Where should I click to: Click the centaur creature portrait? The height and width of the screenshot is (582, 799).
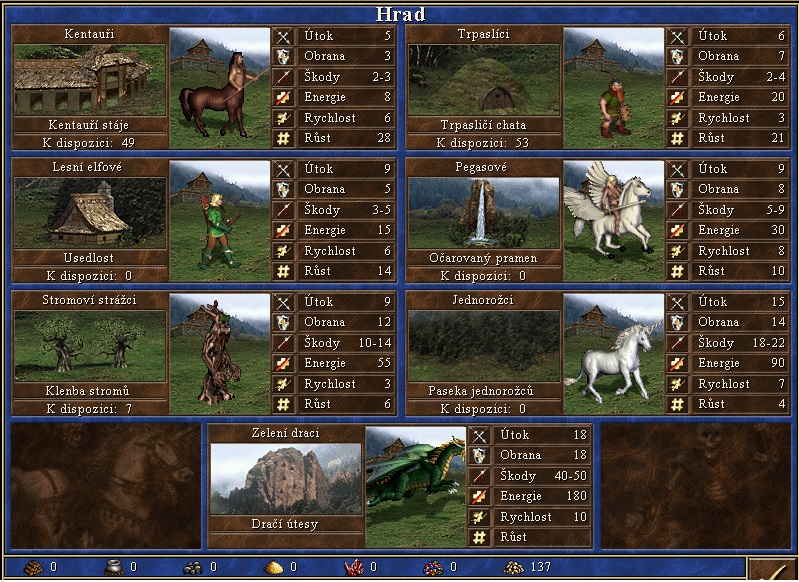tap(219, 87)
